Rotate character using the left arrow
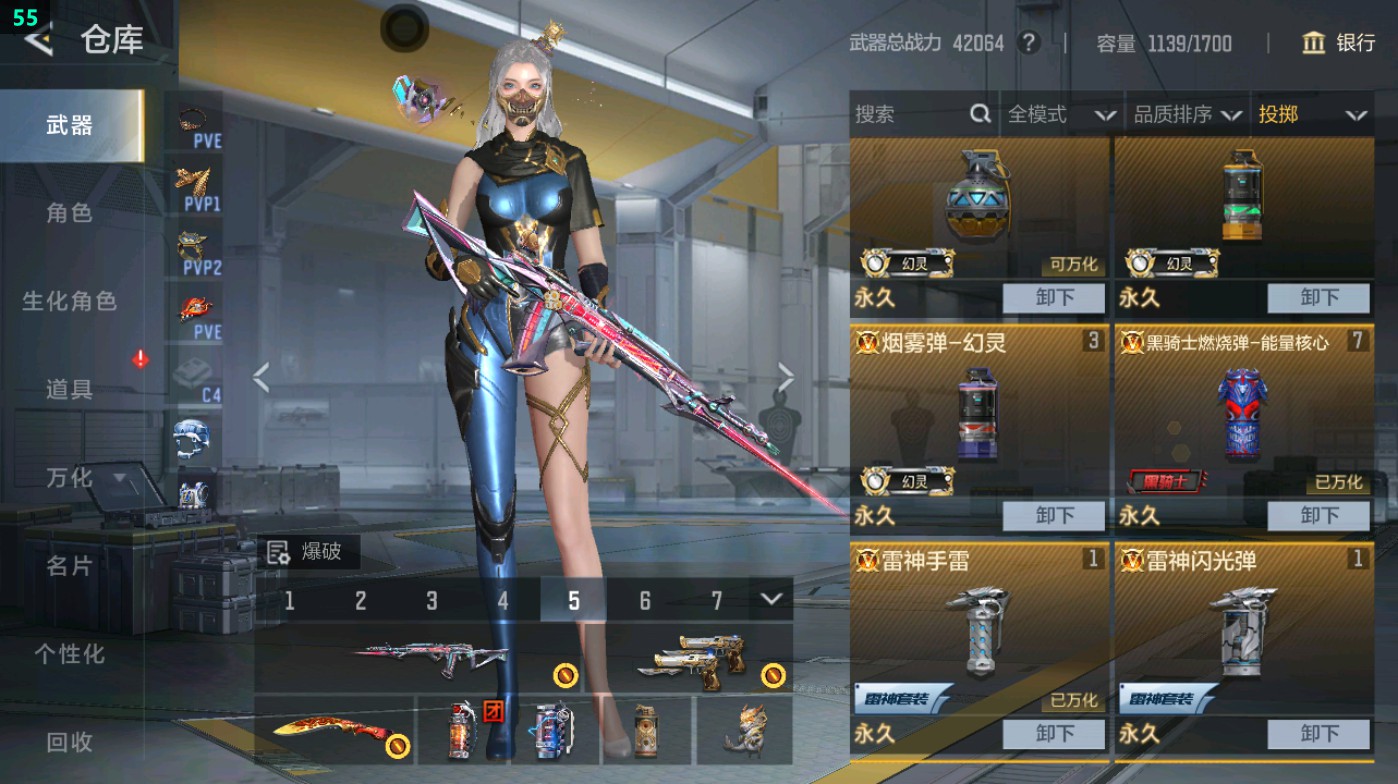 tap(262, 379)
